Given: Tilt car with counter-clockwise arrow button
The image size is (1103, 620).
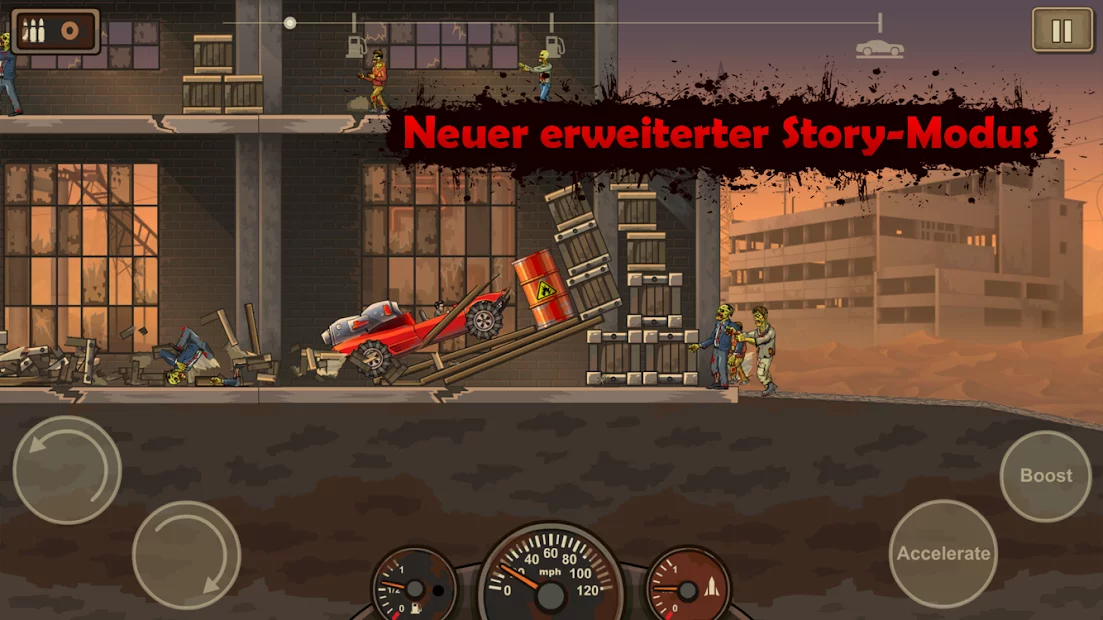Looking at the screenshot, I should [67, 470].
